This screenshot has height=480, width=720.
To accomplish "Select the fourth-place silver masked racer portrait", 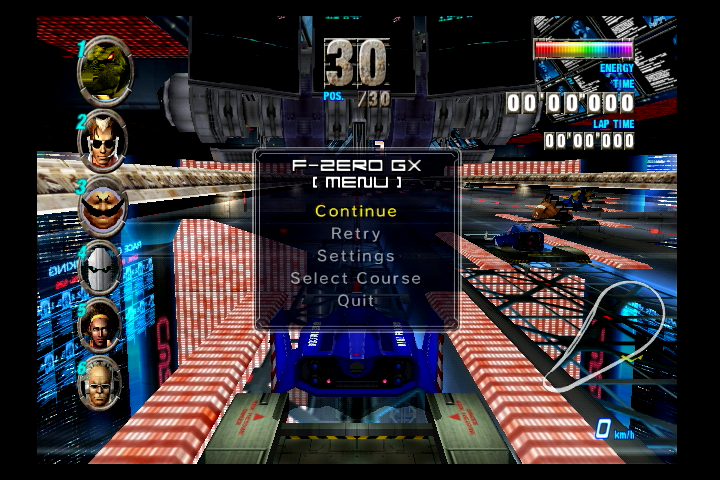I will [x=102, y=267].
